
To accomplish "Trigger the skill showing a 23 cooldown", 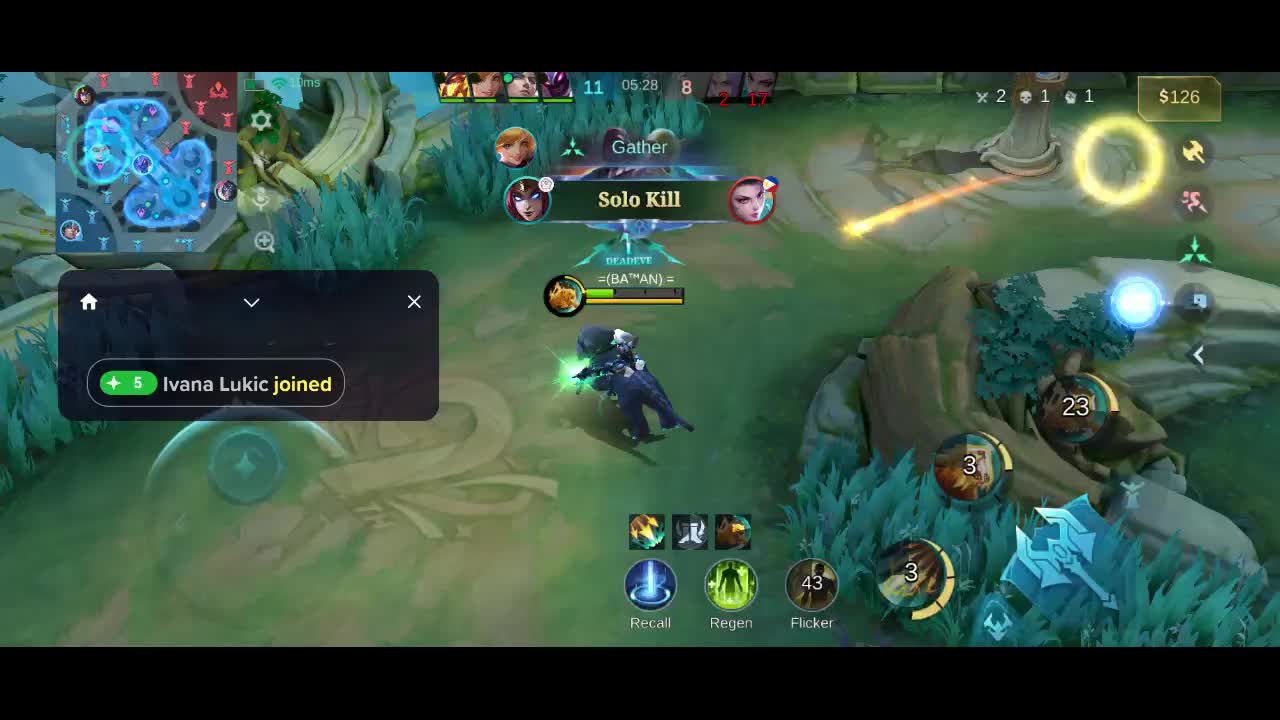I will click(x=1076, y=407).
